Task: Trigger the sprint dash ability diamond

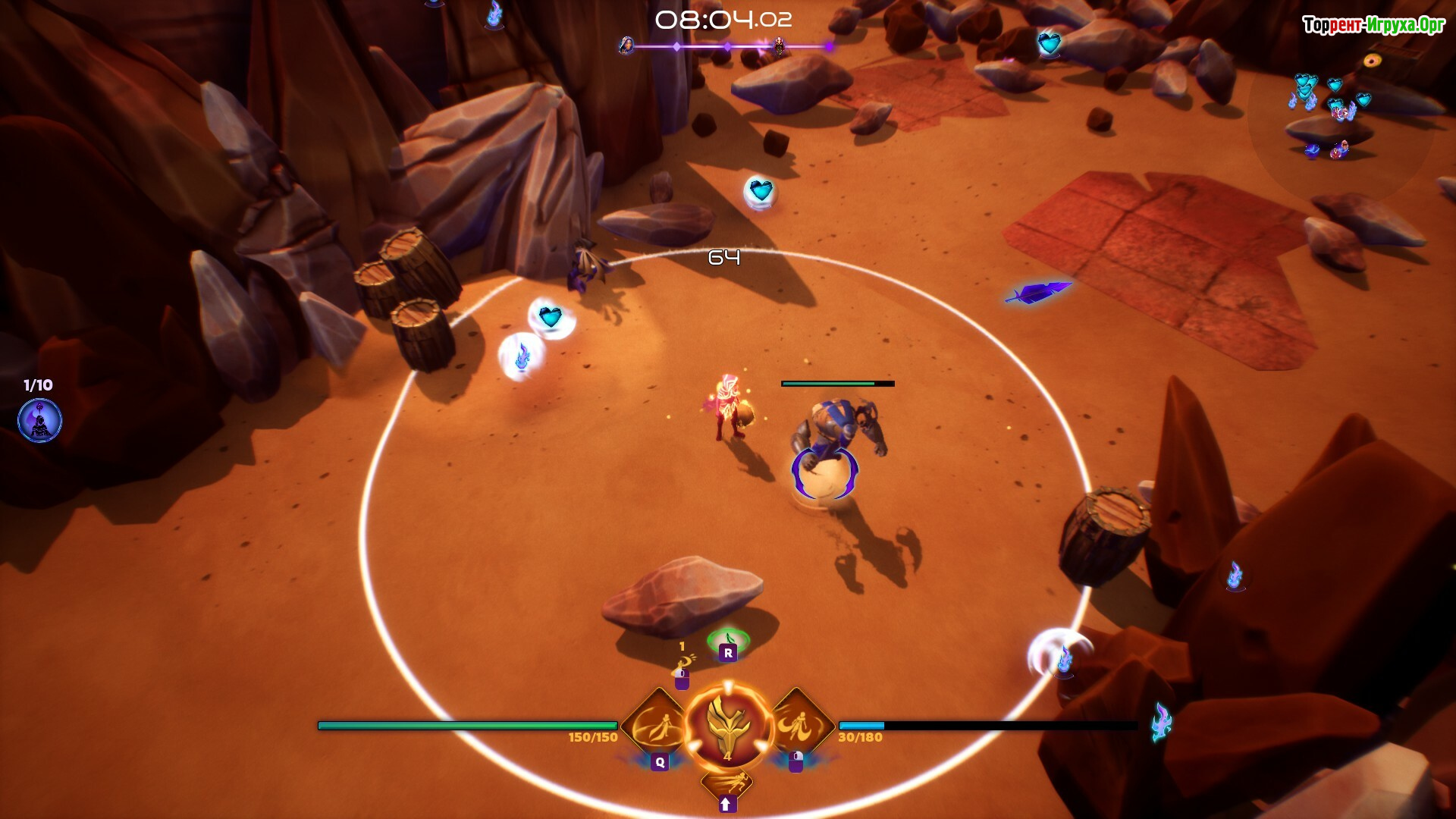Action: [726, 783]
